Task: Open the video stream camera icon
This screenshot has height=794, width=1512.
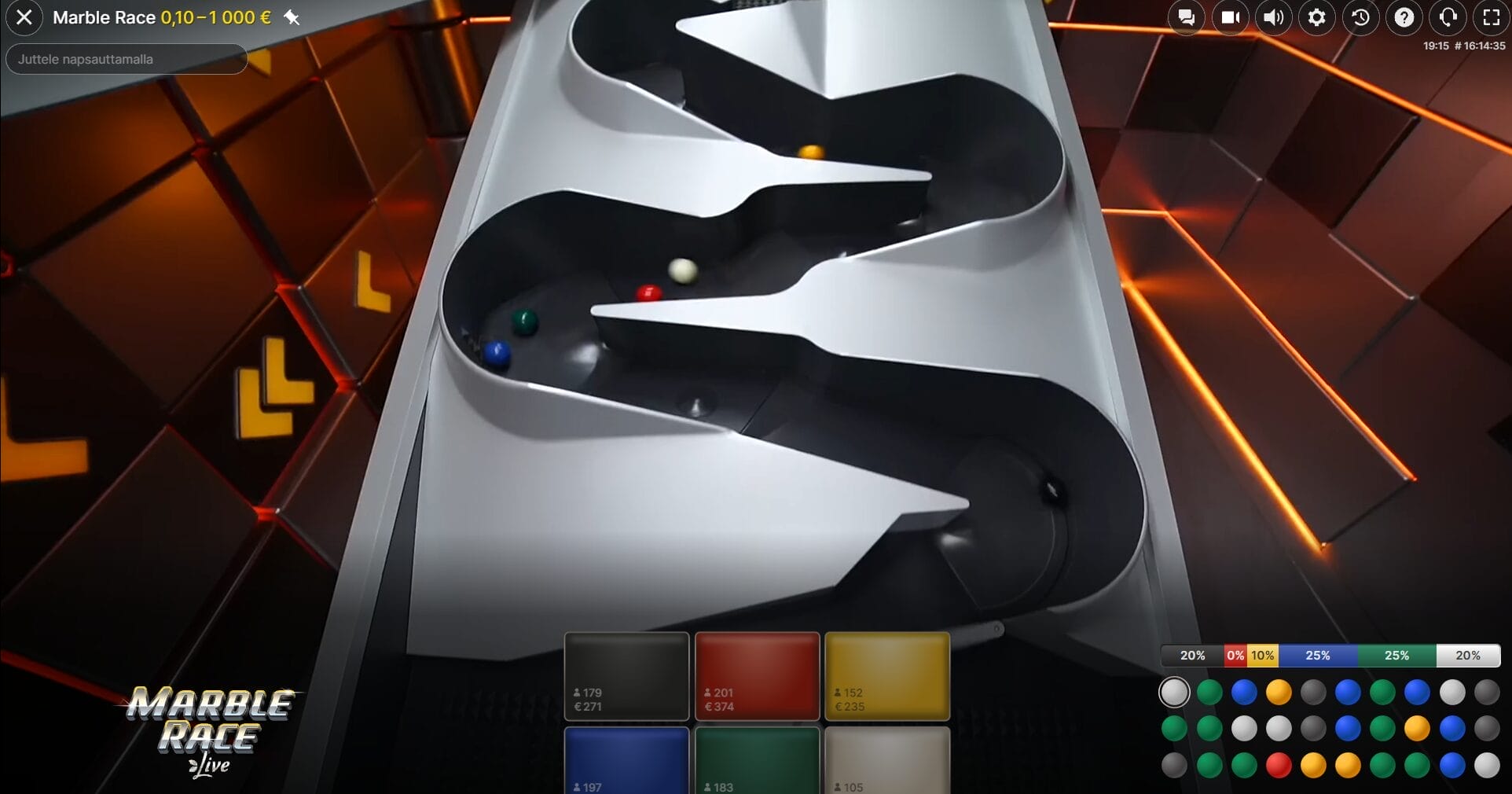Action: tap(1230, 17)
